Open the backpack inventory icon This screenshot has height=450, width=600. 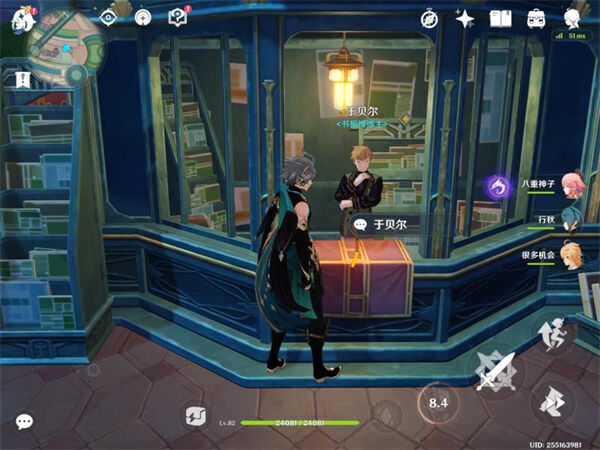click(x=537, y=17)
